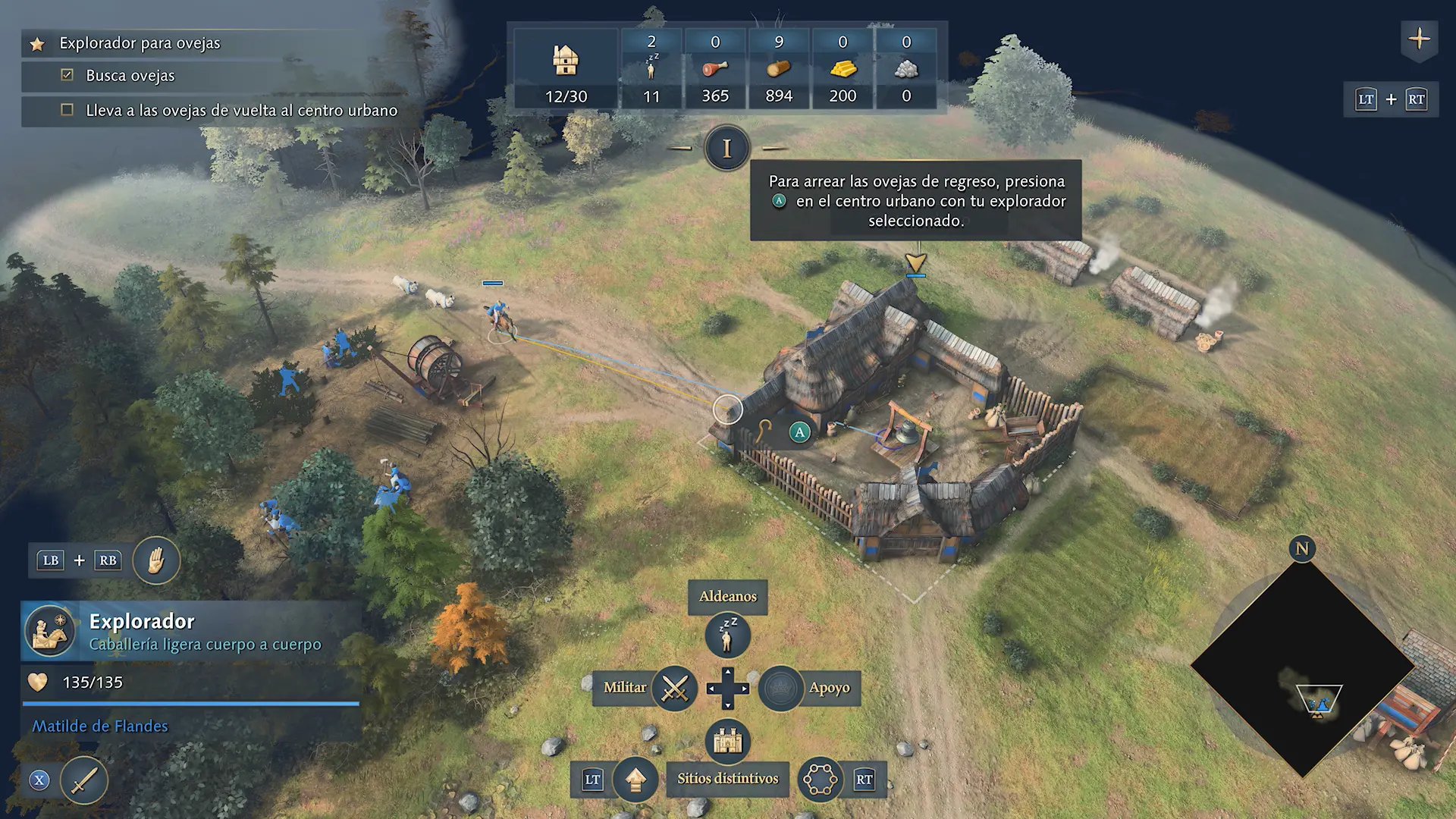The width and height of the screenshot is (1456, 819).
Task: Open the Aldeanos idle villager shortcut
Action: point(727,635)
